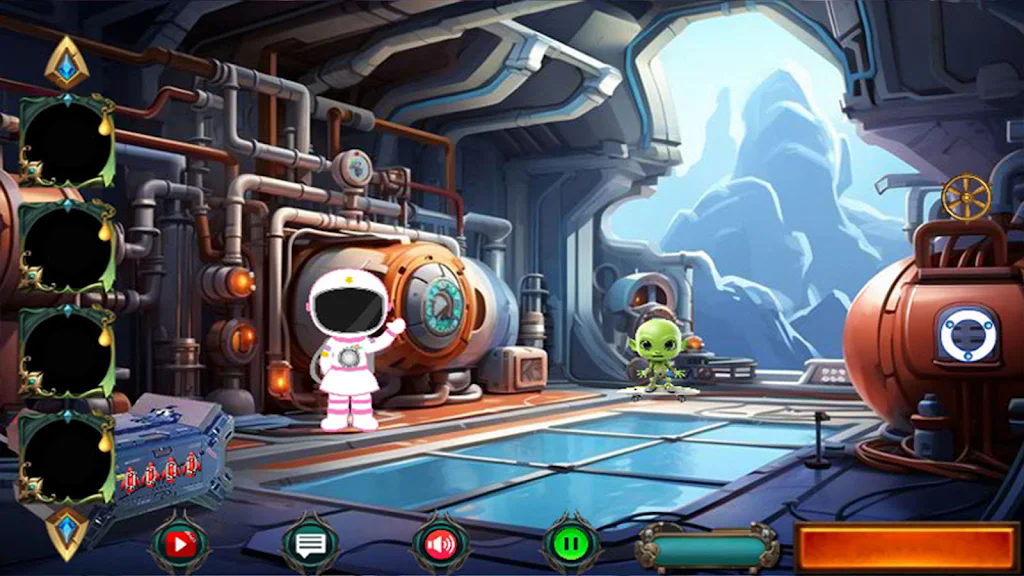The image size is (1024, 576).
Task: Click the speech bubble message button
Action: point(310,544)
